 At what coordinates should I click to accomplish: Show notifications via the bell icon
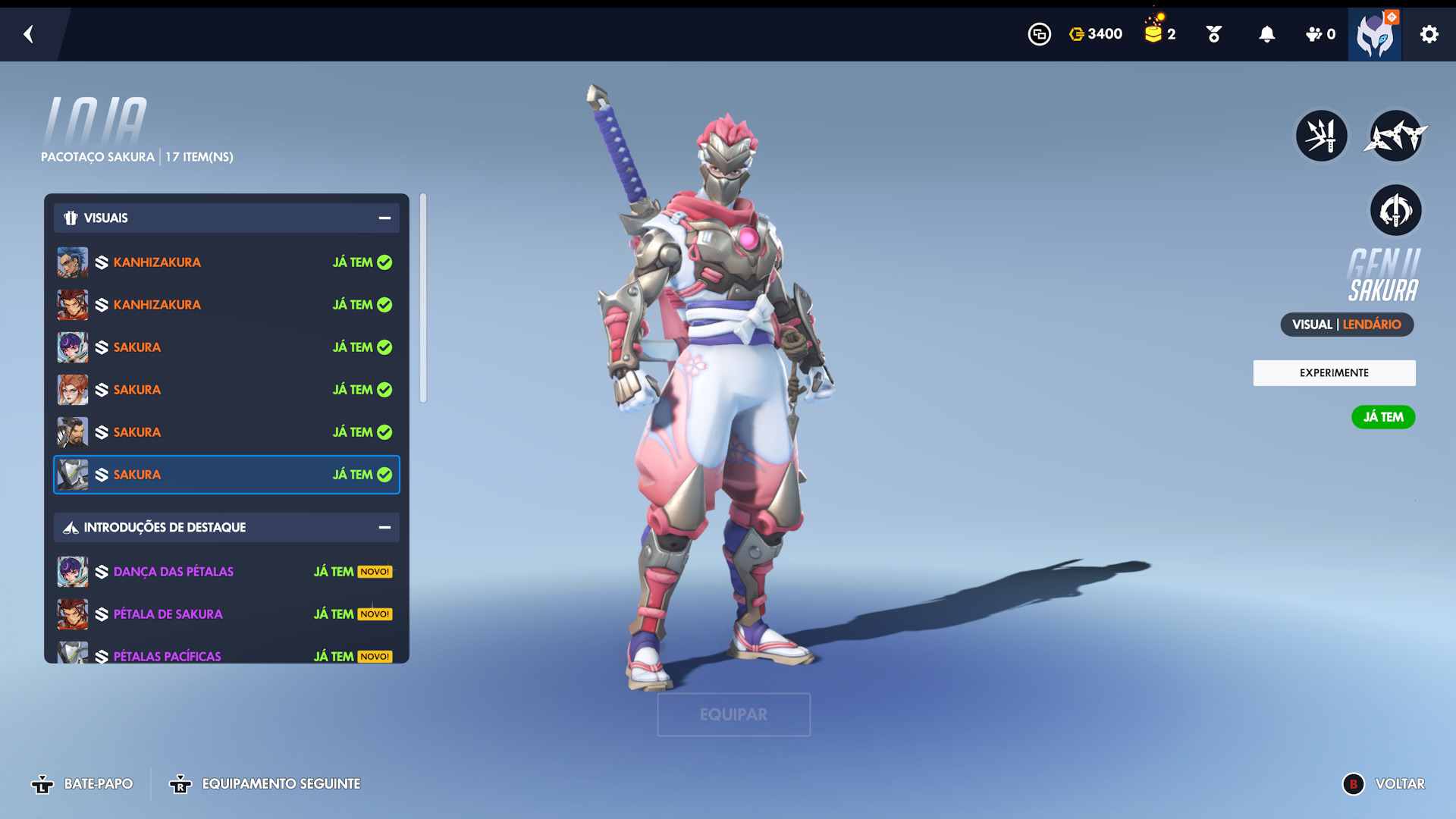click(1266, 34)
